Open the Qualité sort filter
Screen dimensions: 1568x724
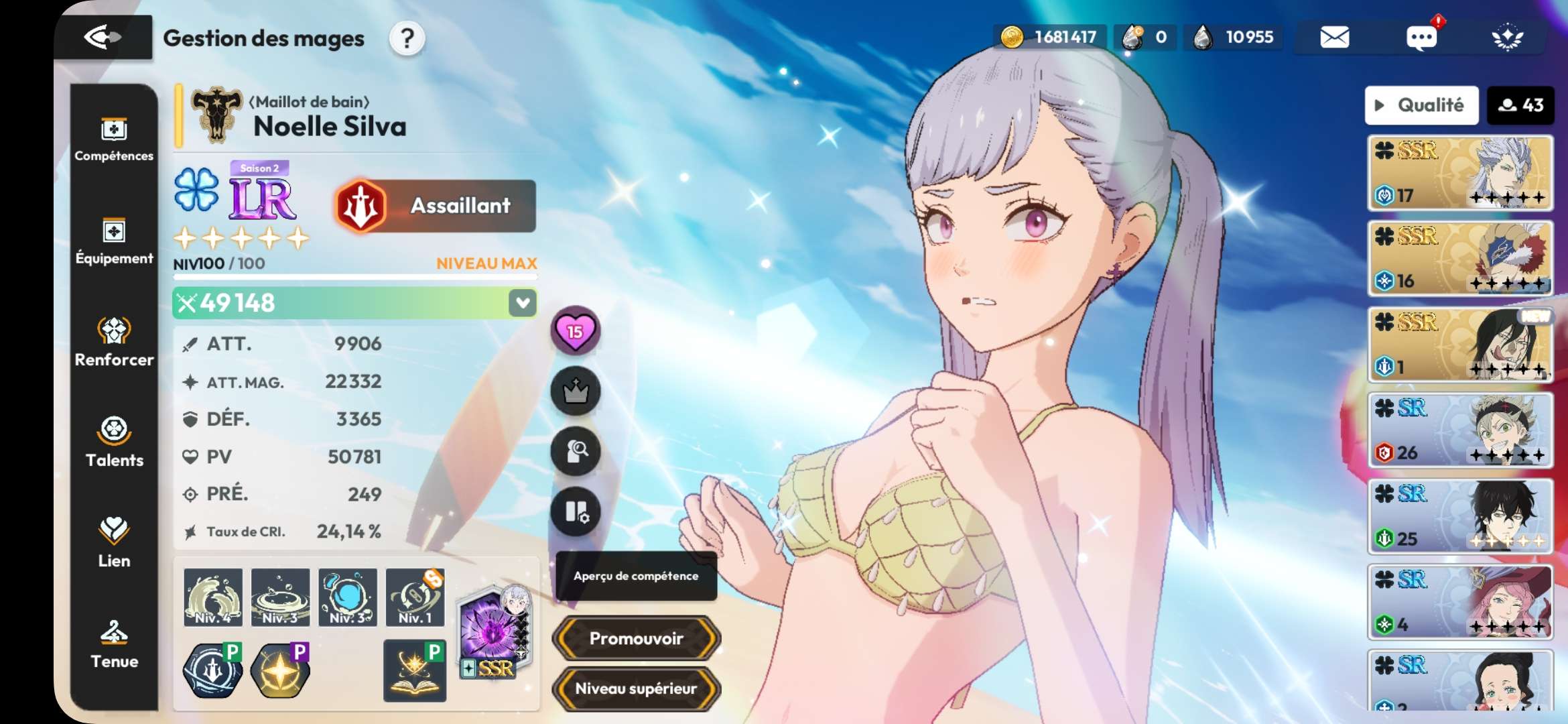(1421, 105)
